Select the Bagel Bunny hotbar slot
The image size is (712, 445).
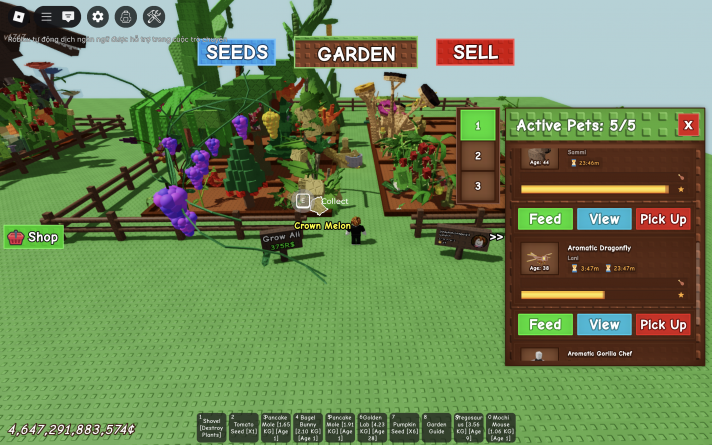[x=307, y=427]
